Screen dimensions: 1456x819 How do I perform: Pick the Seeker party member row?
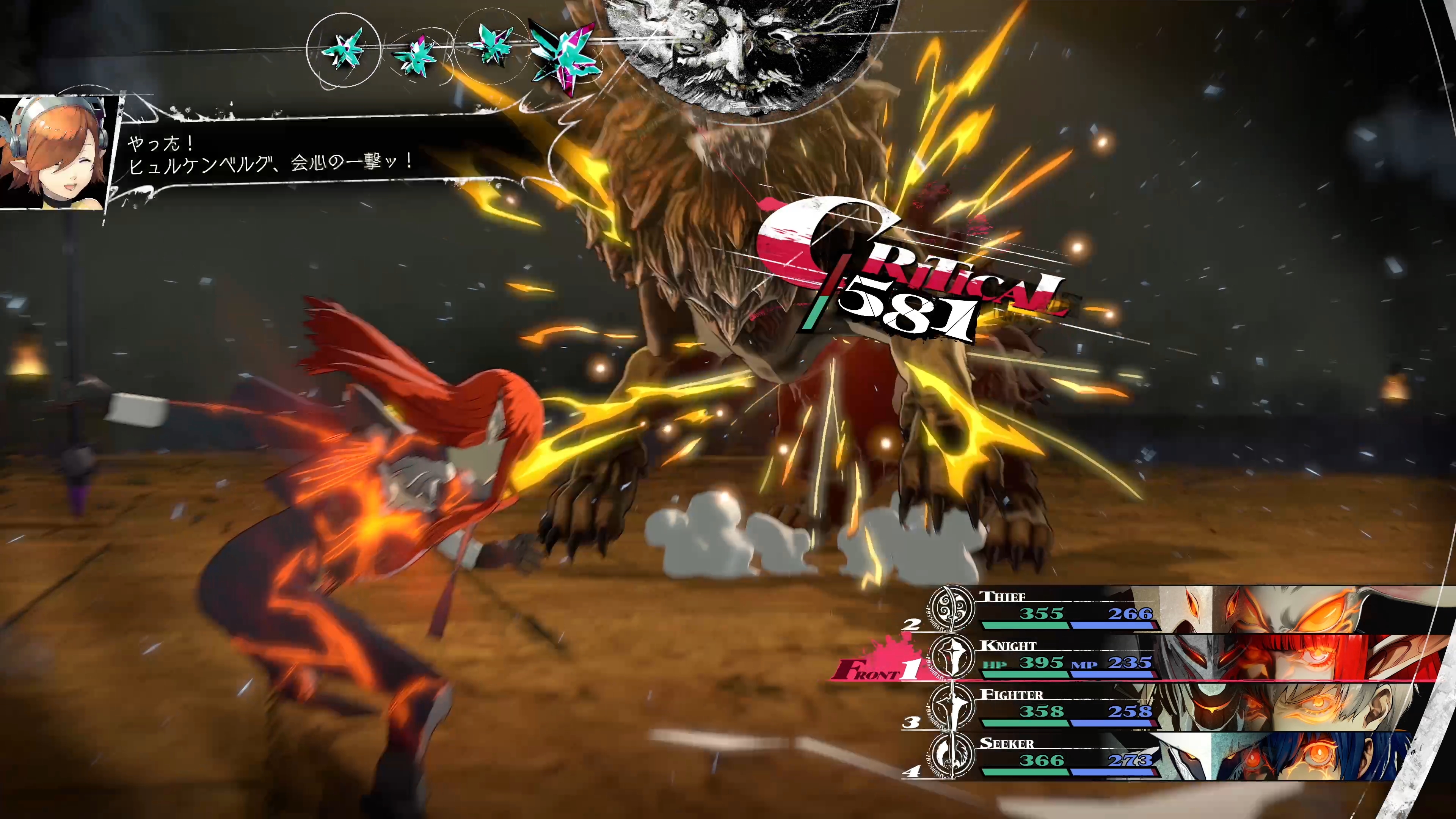coord(1068,756)
